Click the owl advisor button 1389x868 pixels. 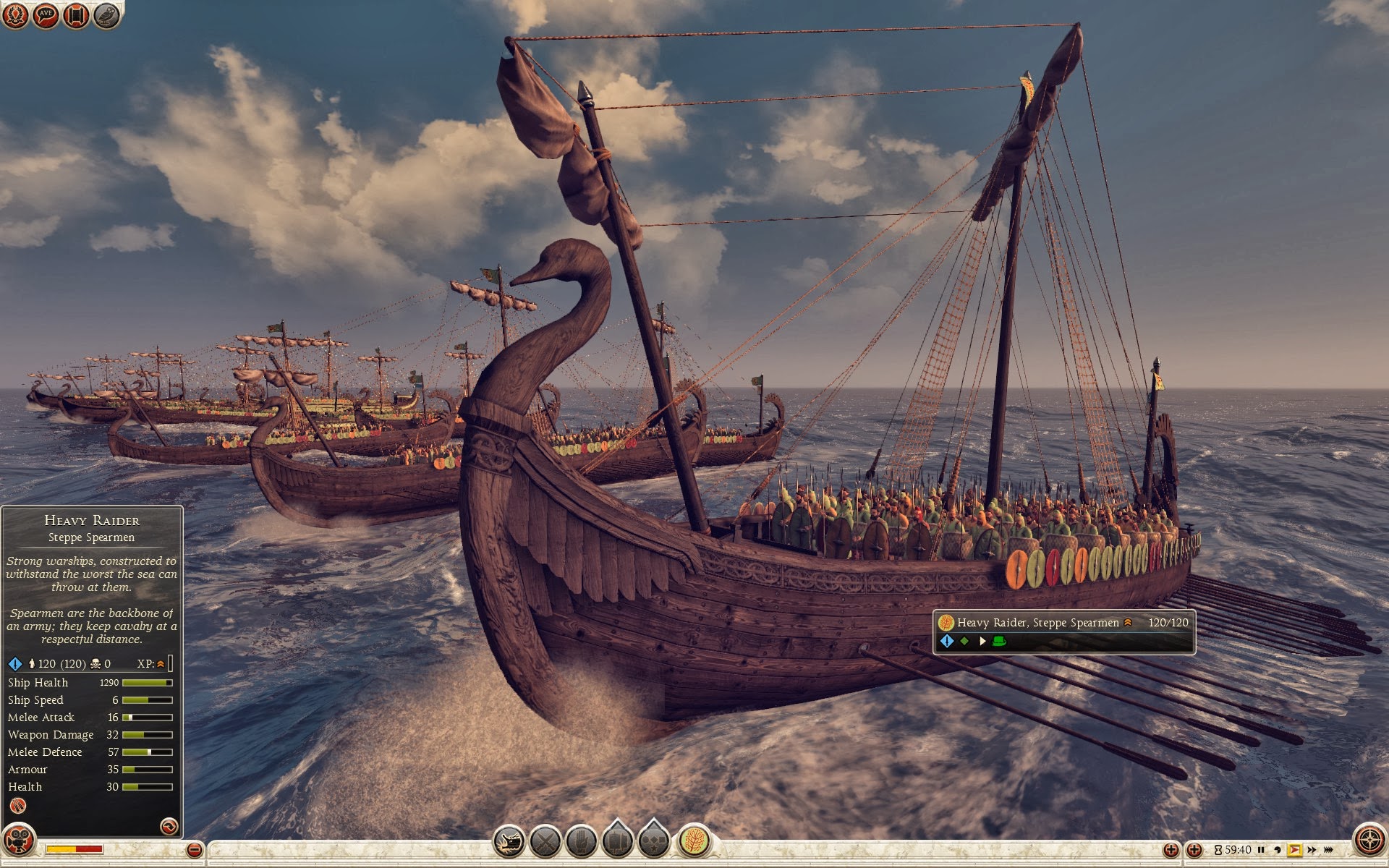(x=106, y=15)
